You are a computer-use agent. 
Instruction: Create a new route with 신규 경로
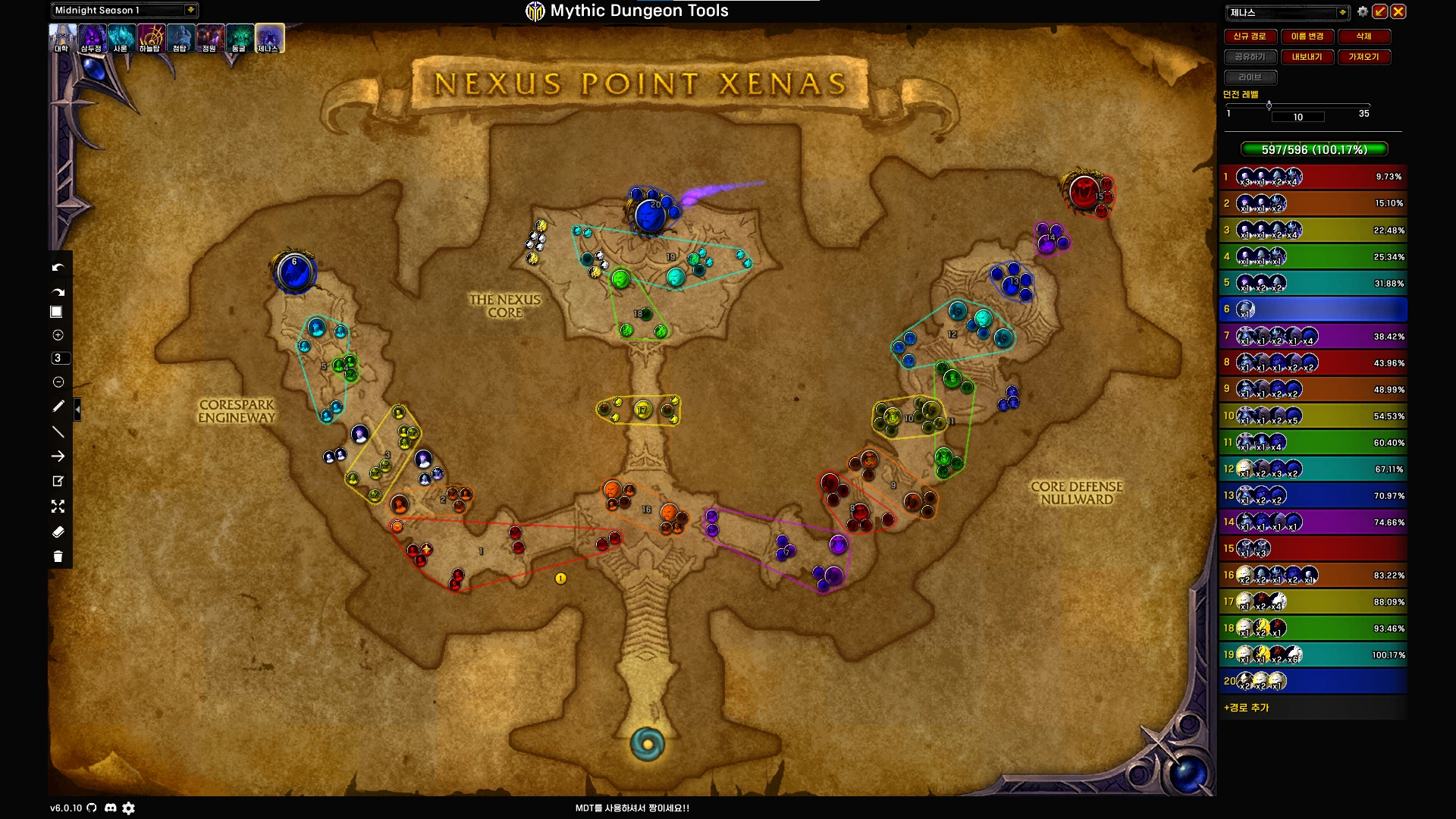[1249, 36]
